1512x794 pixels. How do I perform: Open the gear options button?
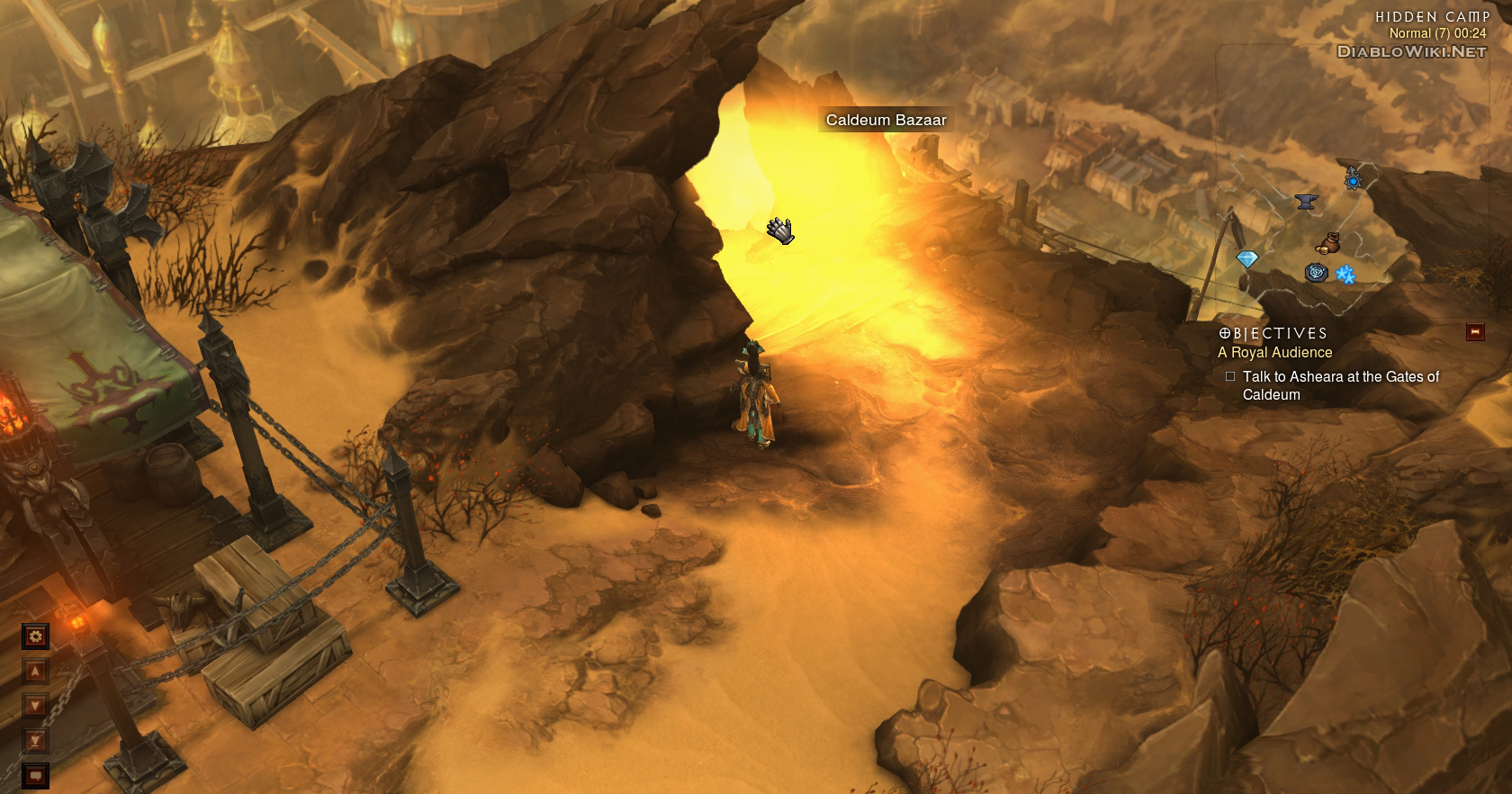35,636
